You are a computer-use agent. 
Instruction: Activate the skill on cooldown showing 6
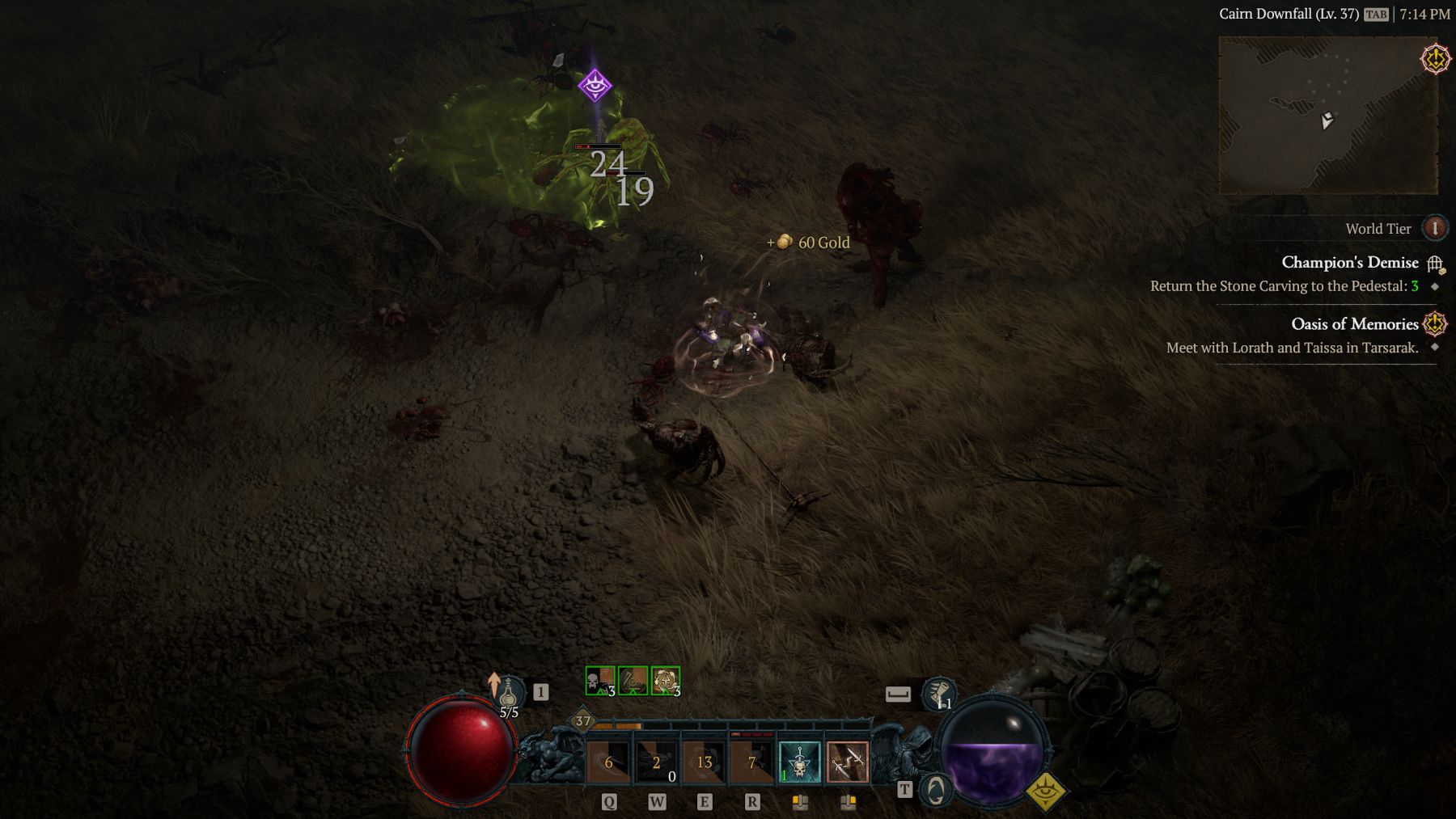click(608, 762)
